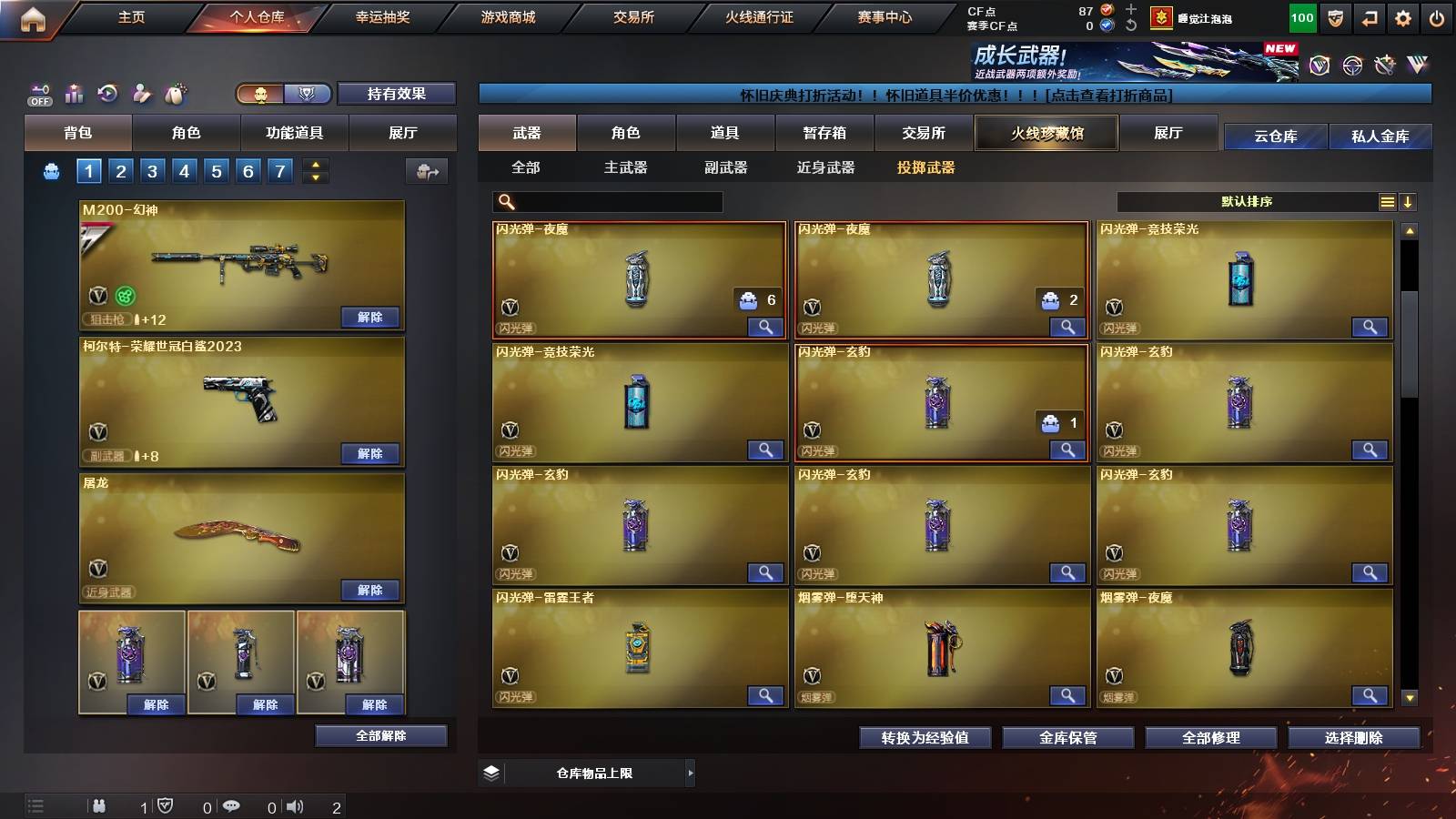Open the 投掷武器 category tab
This screenshot has height=819, width=1456.
point(926,167)
